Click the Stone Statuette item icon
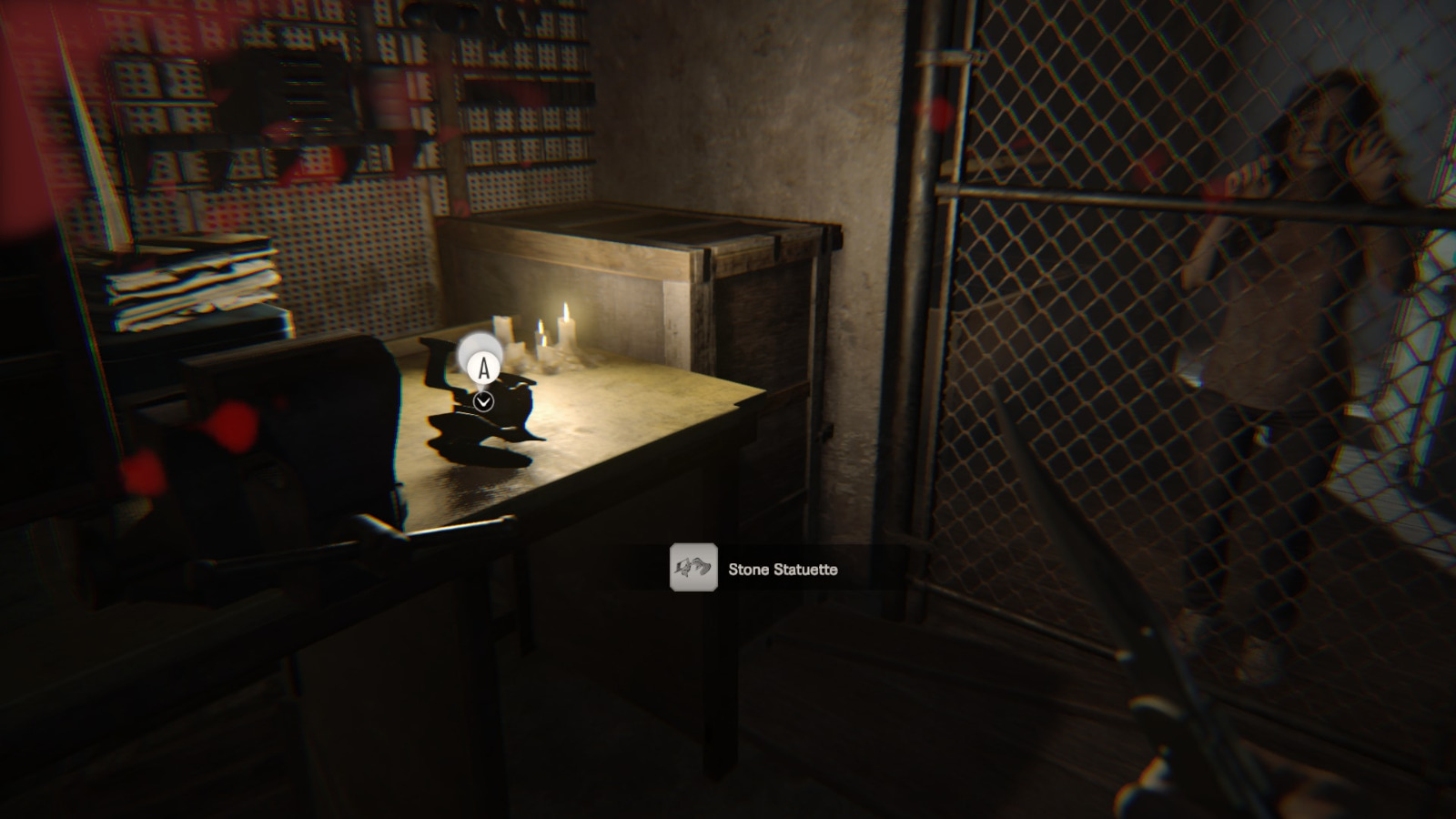The image size is (1456, 819). pos(693,569)
